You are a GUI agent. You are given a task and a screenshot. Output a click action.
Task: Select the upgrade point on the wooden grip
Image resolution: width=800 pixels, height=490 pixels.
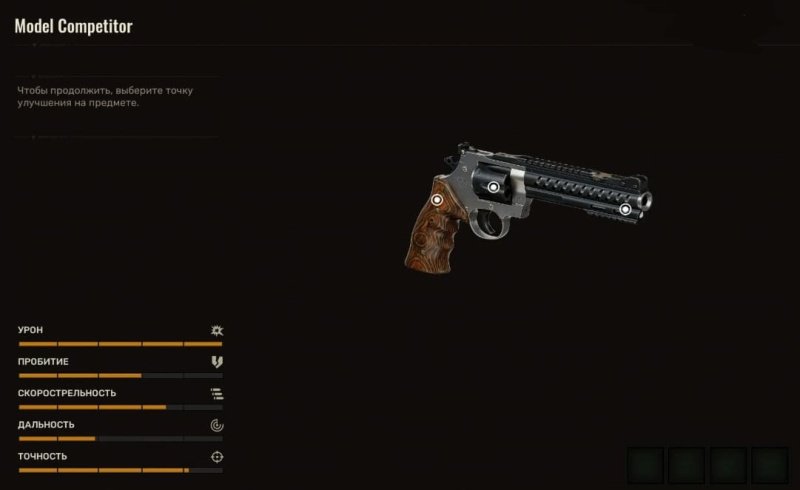[437, 200]
